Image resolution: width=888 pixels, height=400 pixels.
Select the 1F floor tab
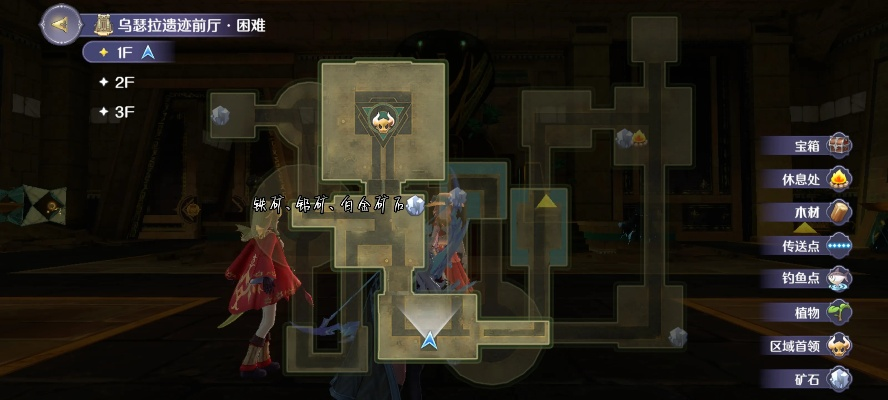[126, 52]
